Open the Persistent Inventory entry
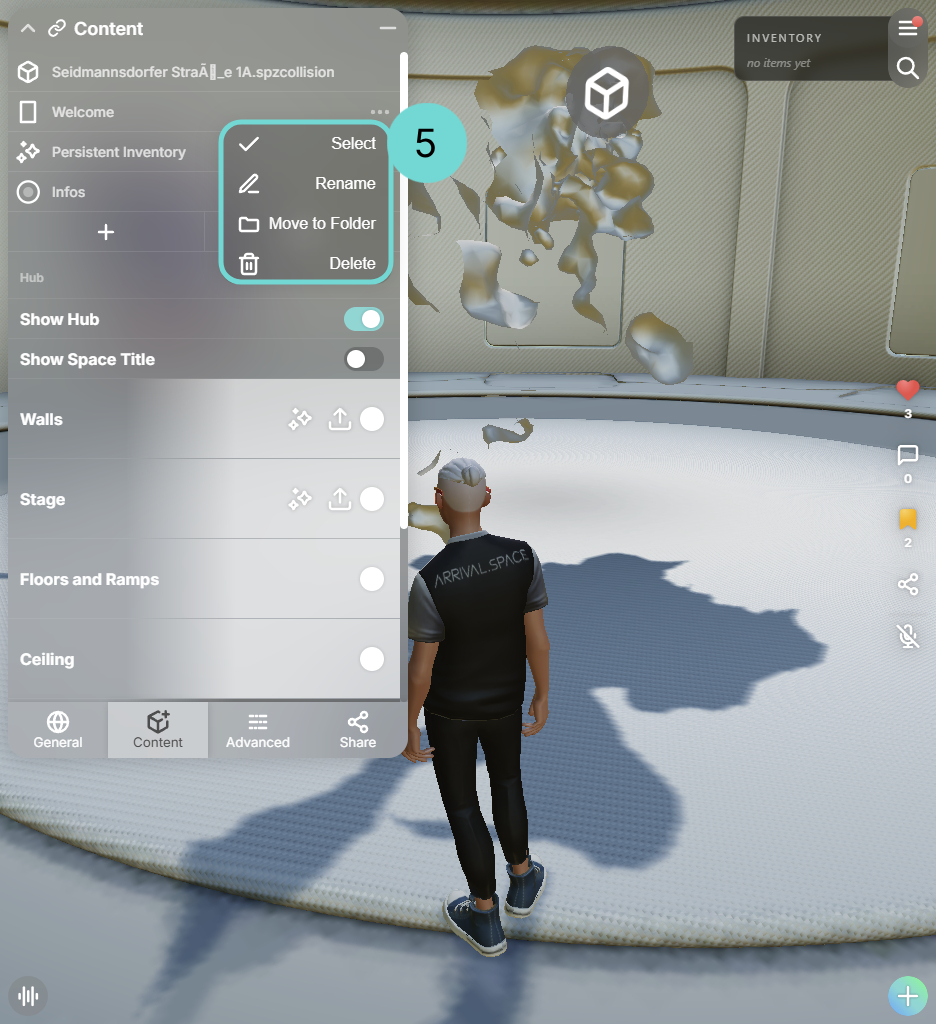 [118, 152]
